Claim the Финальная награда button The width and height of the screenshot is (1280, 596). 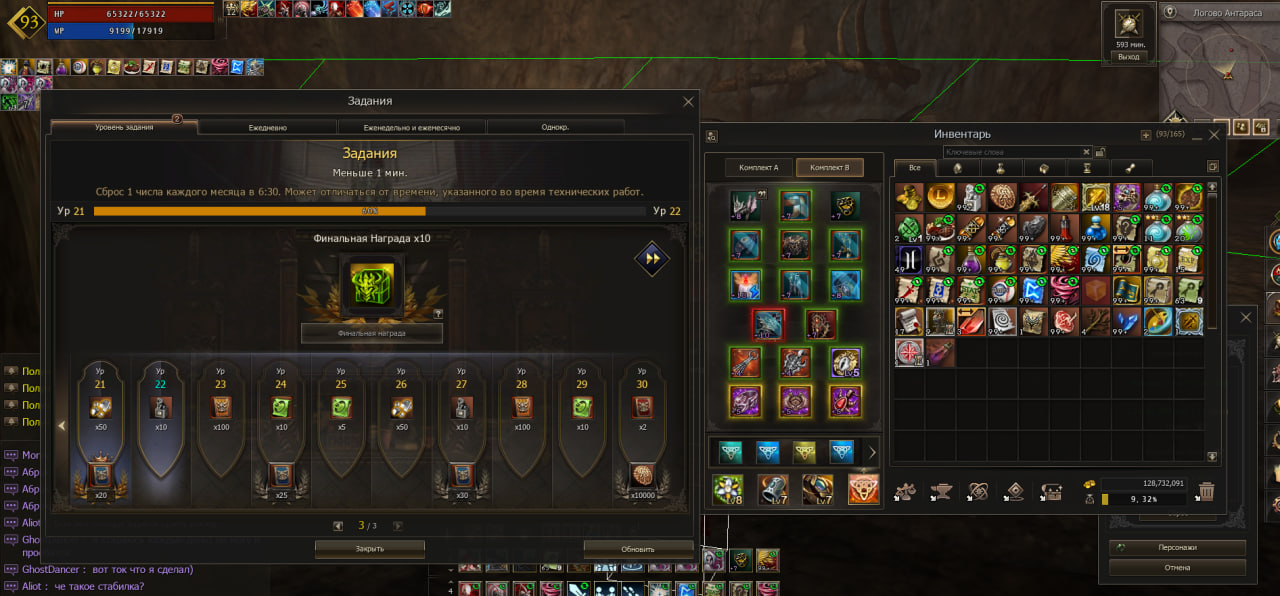371,333
